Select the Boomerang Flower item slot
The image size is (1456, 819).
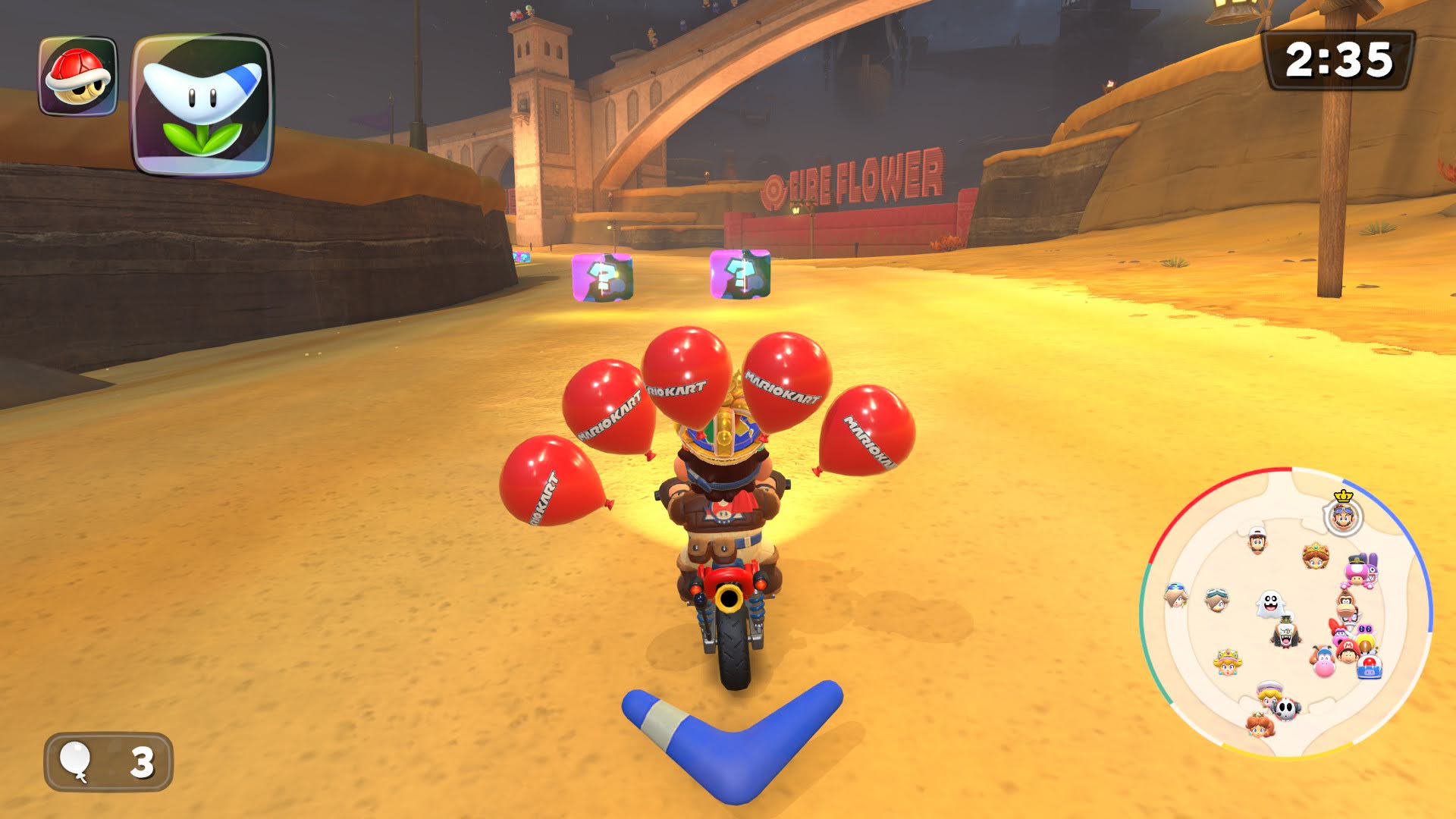(202, 105)
